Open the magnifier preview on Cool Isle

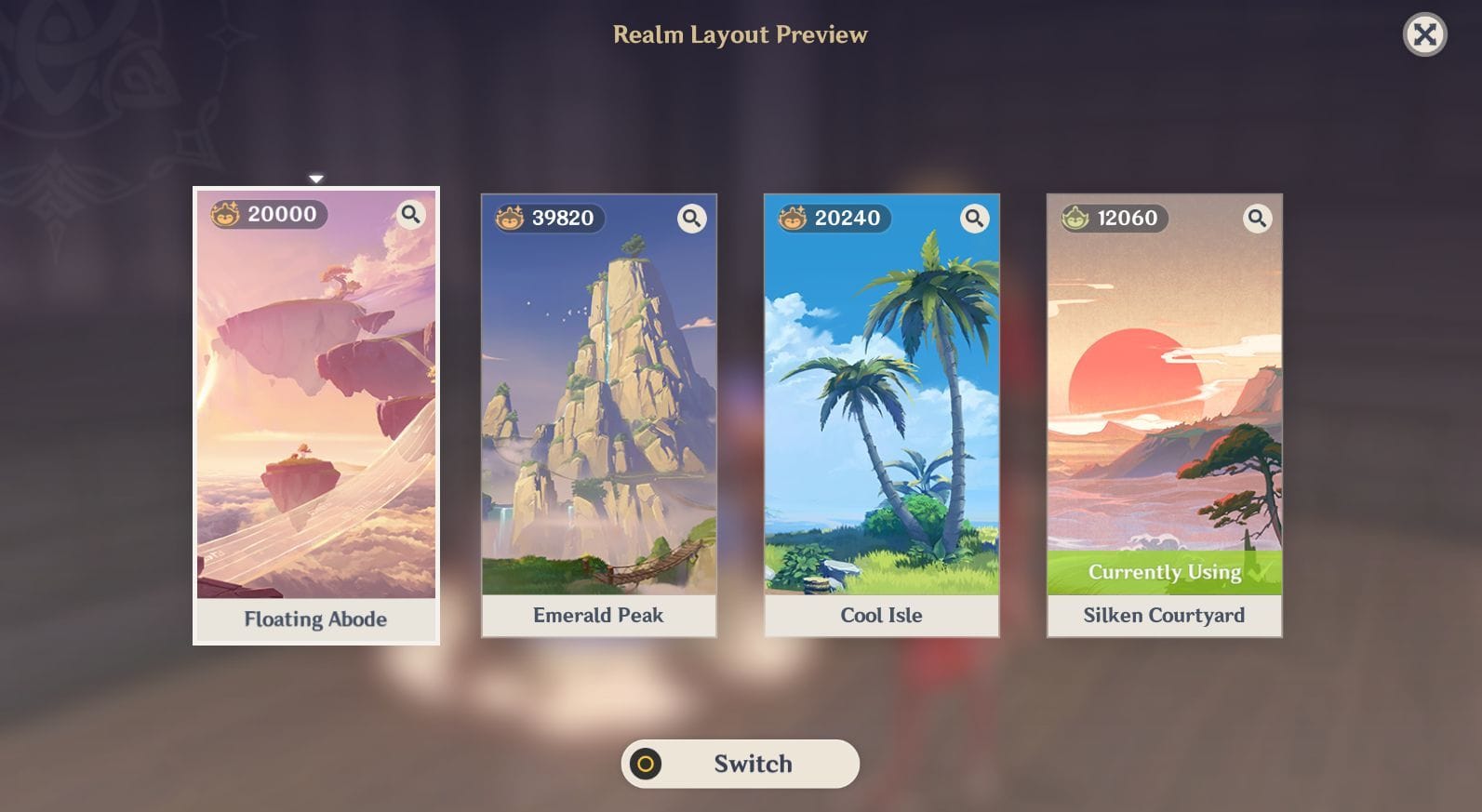coord(975,220)
